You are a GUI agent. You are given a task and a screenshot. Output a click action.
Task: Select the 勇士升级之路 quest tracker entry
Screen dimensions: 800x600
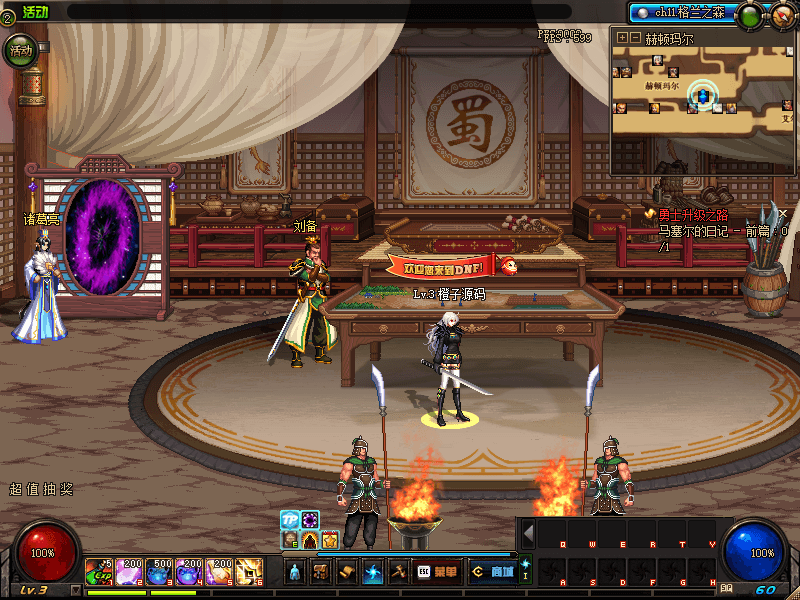(x=692, y=214)
